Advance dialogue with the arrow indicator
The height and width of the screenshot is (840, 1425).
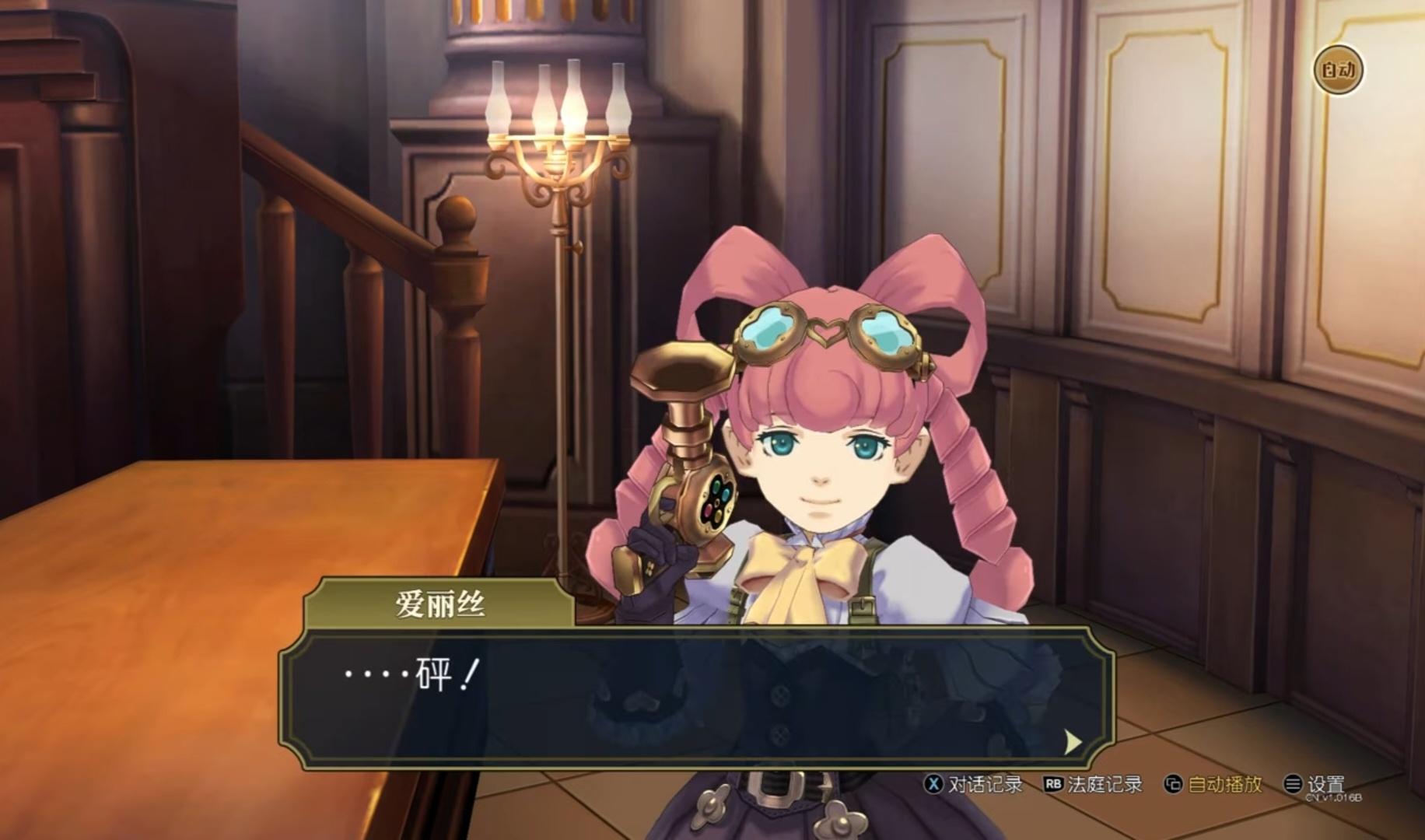pyautogui.click(x=1073, y=742)
